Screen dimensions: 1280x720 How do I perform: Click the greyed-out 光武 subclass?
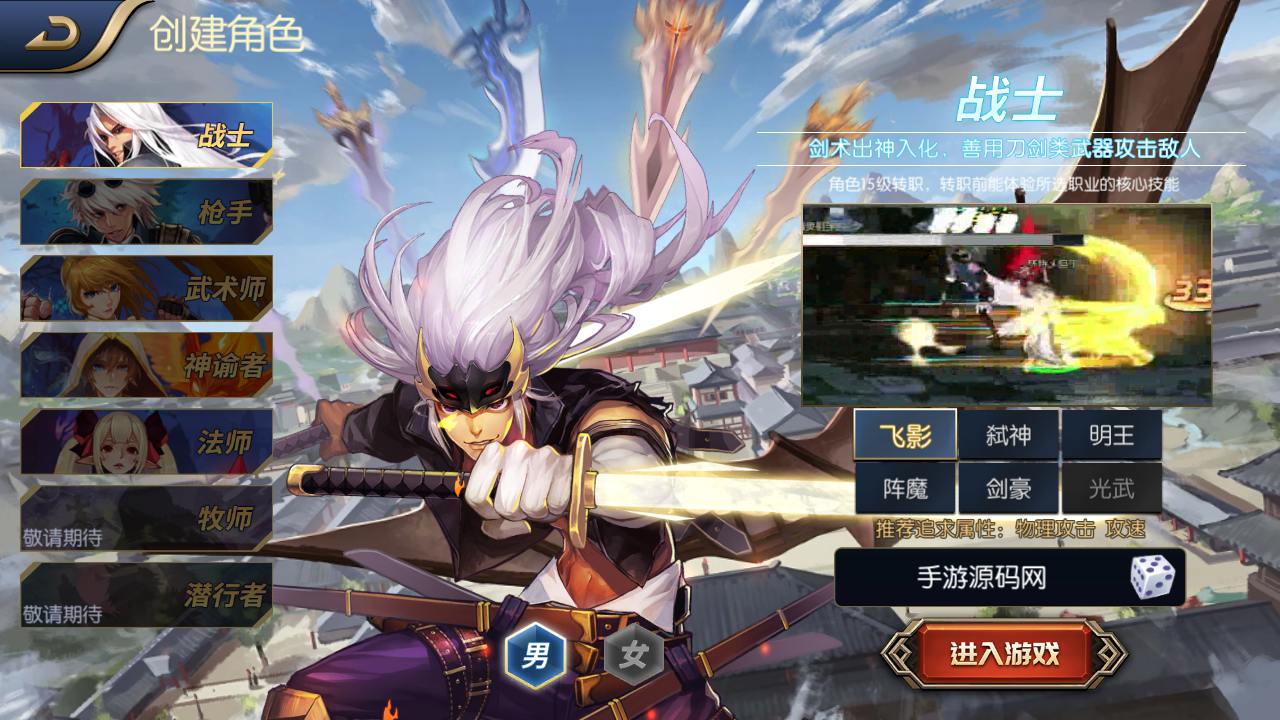click(1111, 488)
